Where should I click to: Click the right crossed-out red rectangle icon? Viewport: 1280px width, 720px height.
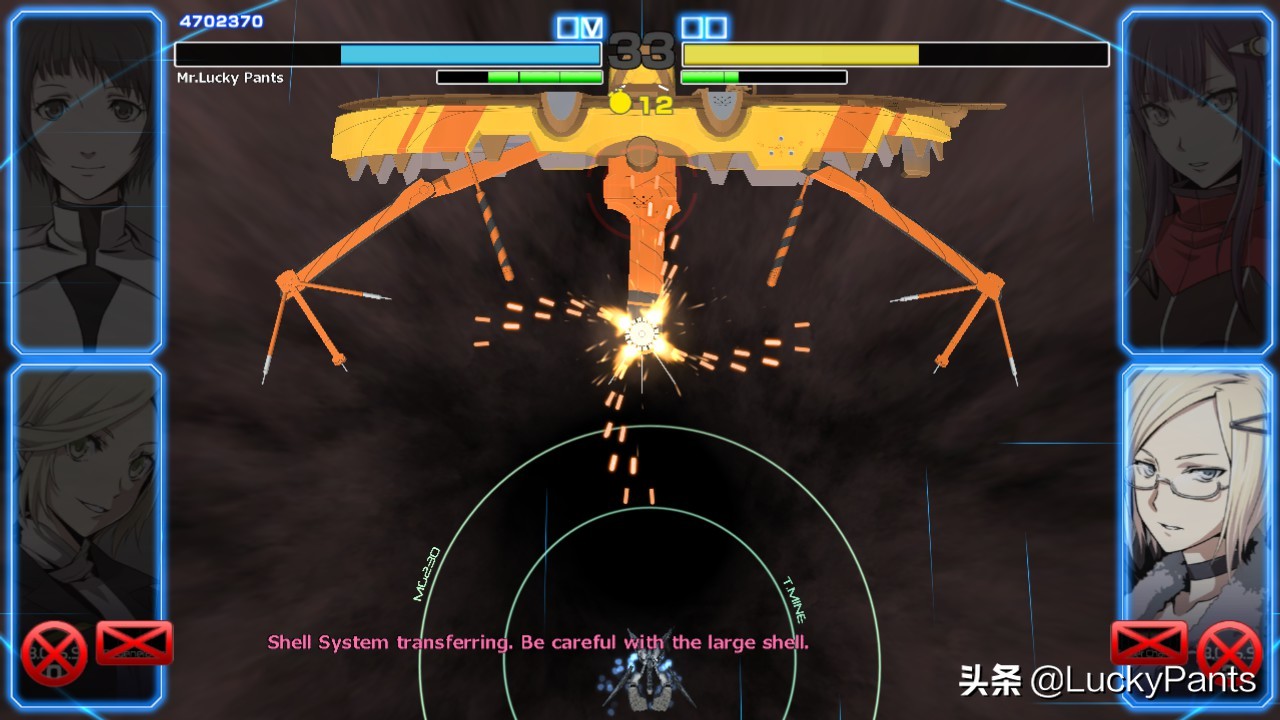coord(1149,643)
